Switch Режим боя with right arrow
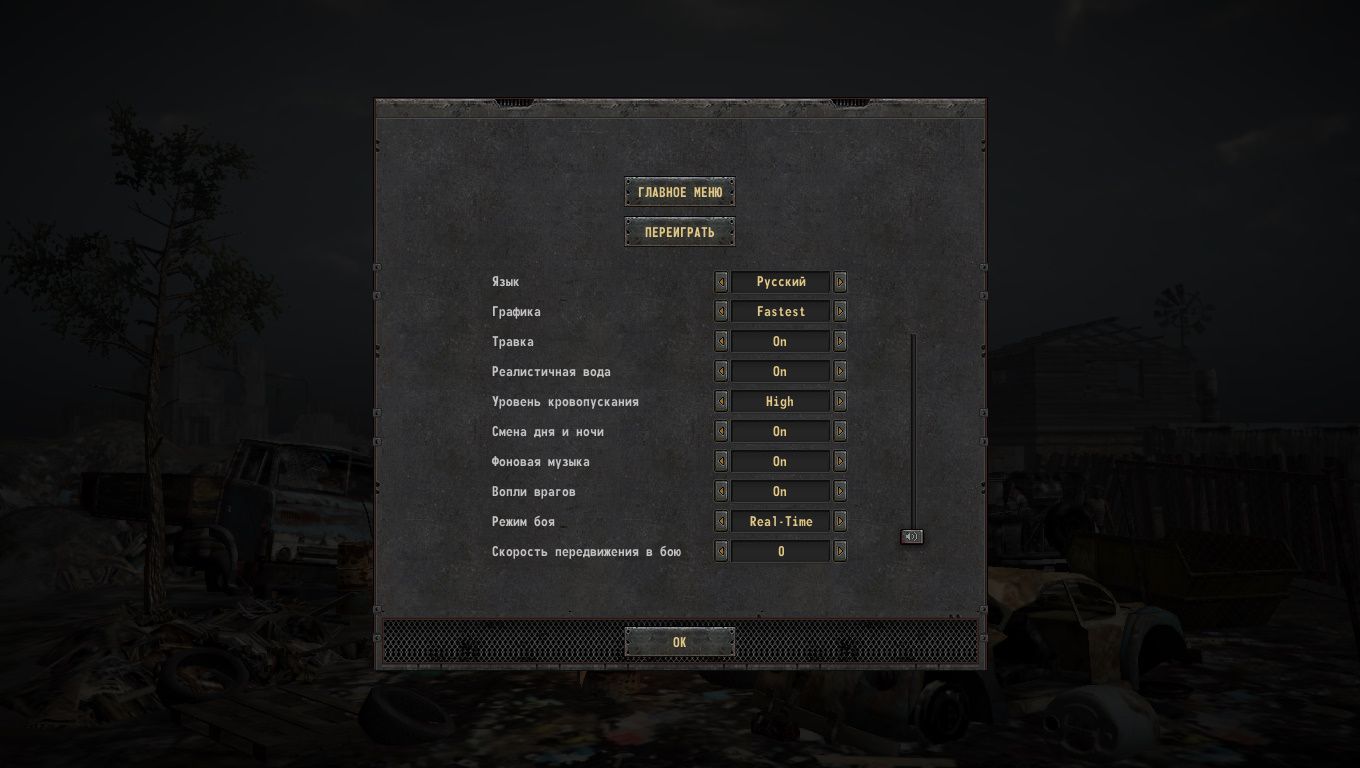 click(840, 522)
